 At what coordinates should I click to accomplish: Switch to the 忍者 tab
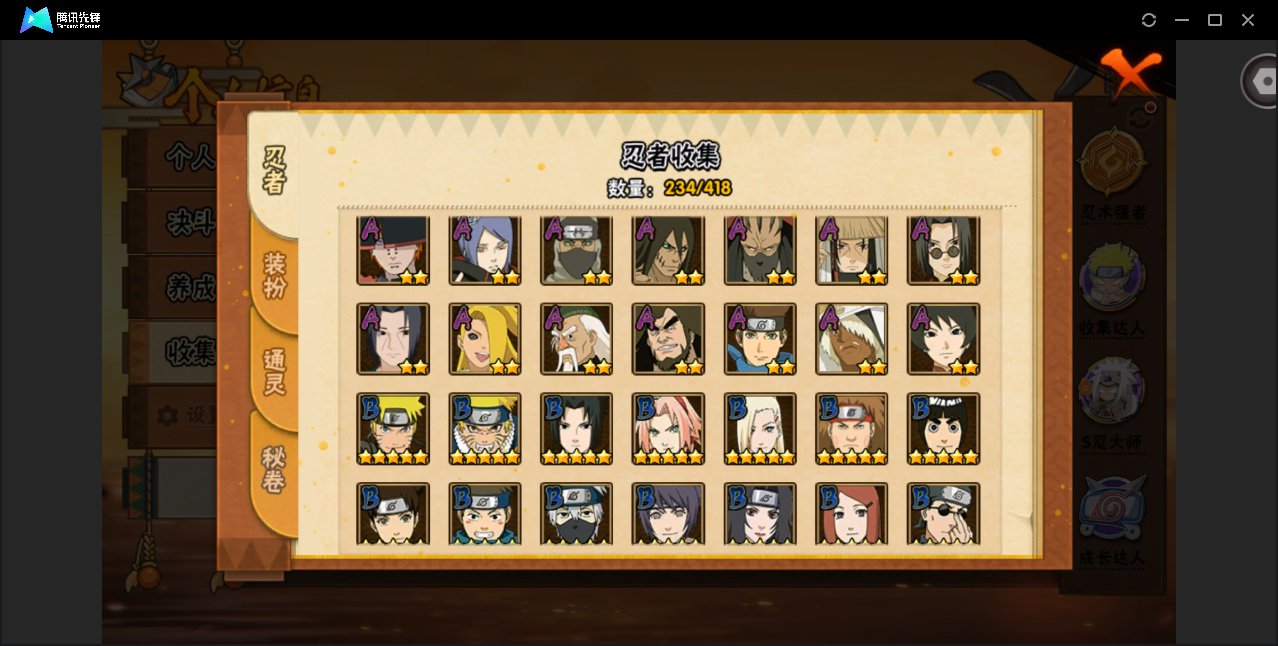coord(274,170)
